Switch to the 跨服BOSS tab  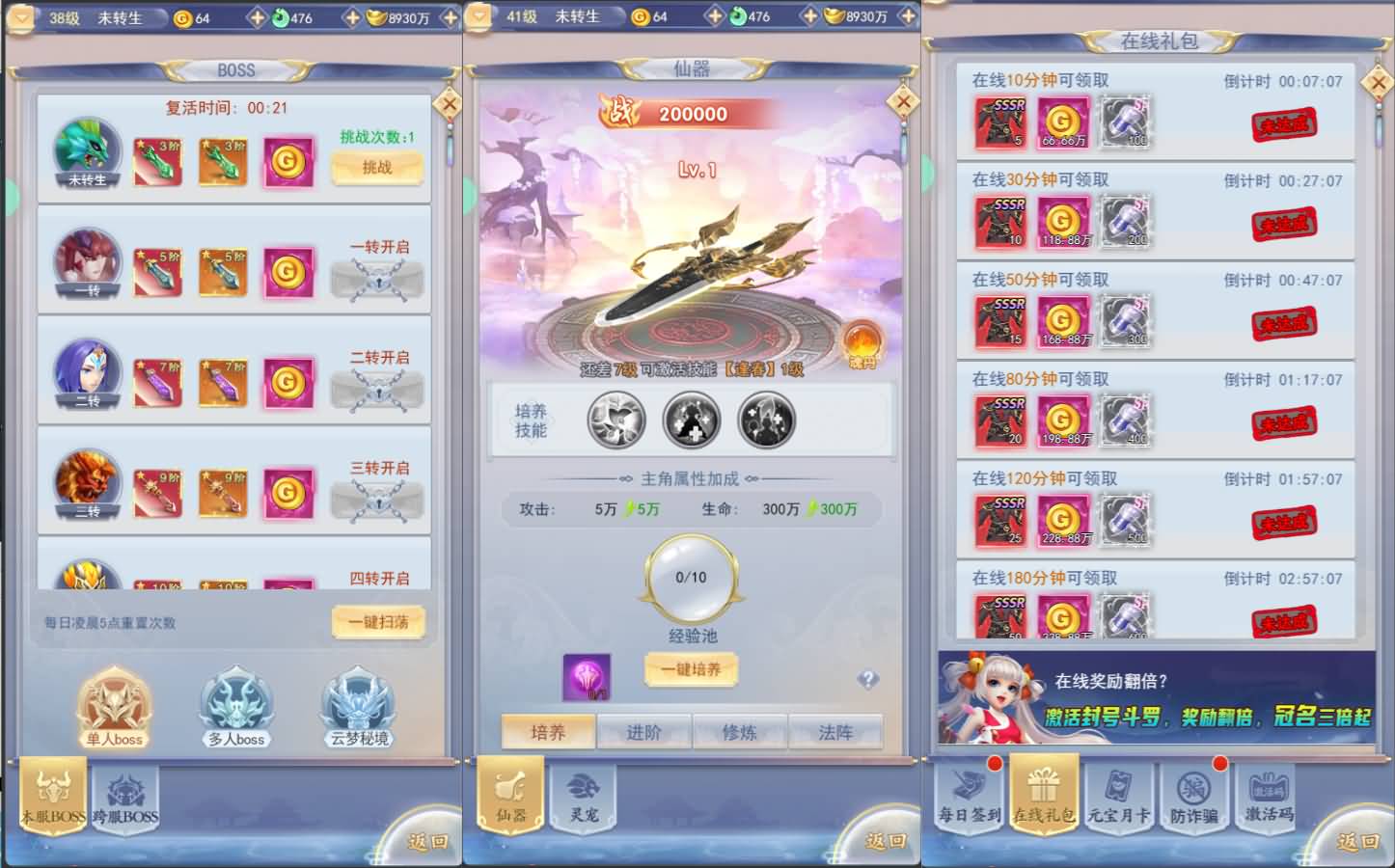point(126,798)
